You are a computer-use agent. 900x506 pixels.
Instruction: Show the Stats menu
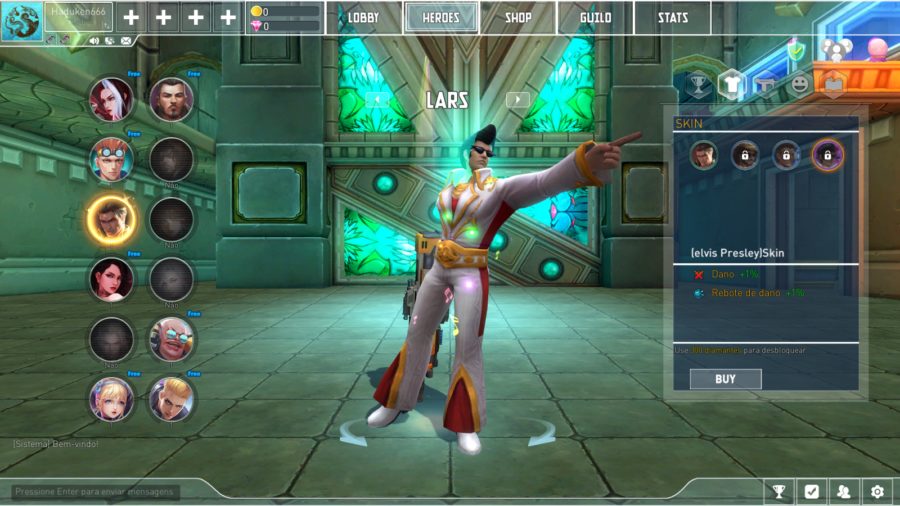672,18
